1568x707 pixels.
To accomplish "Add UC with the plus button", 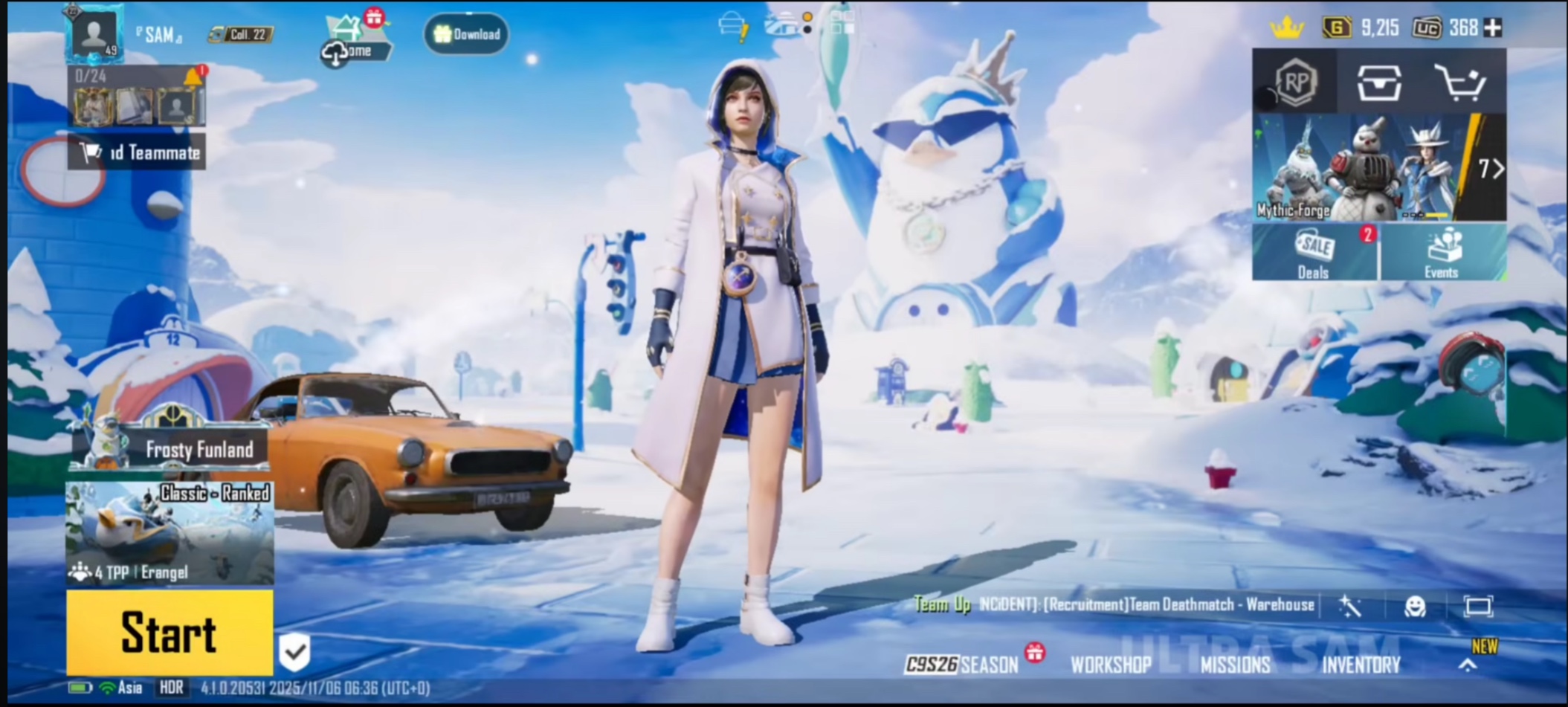I will click(1492, 28).
